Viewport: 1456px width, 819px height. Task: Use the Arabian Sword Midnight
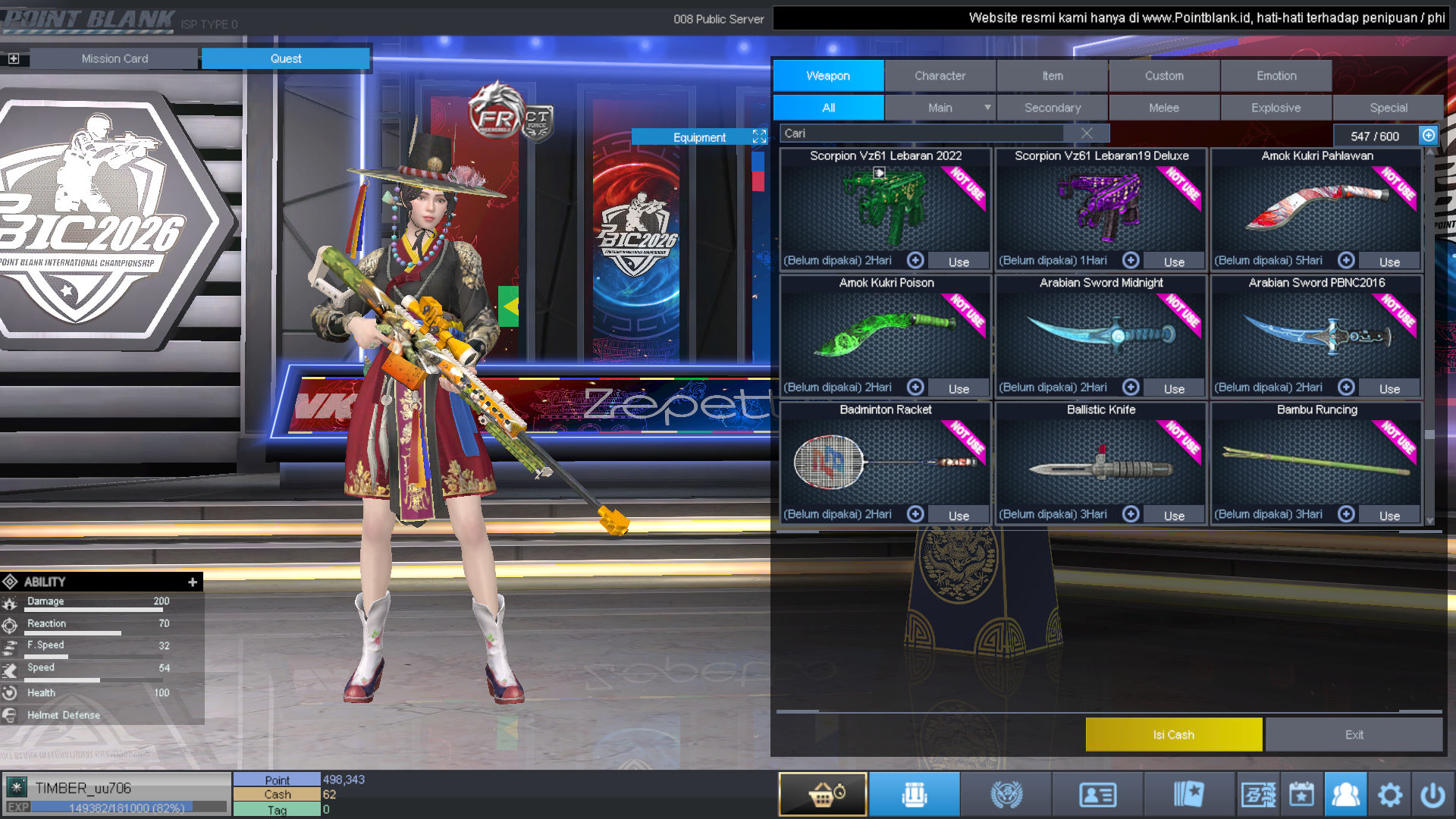click(1174, 388)
